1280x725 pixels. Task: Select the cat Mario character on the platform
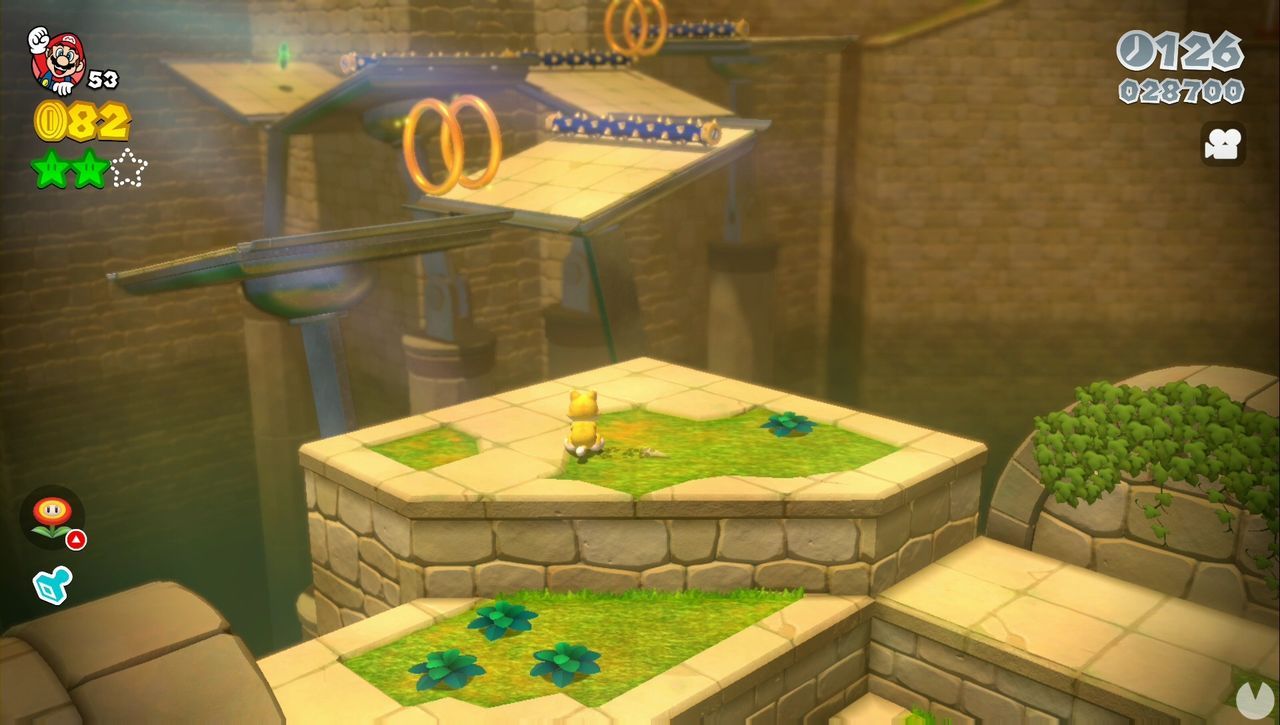point(585,424)
